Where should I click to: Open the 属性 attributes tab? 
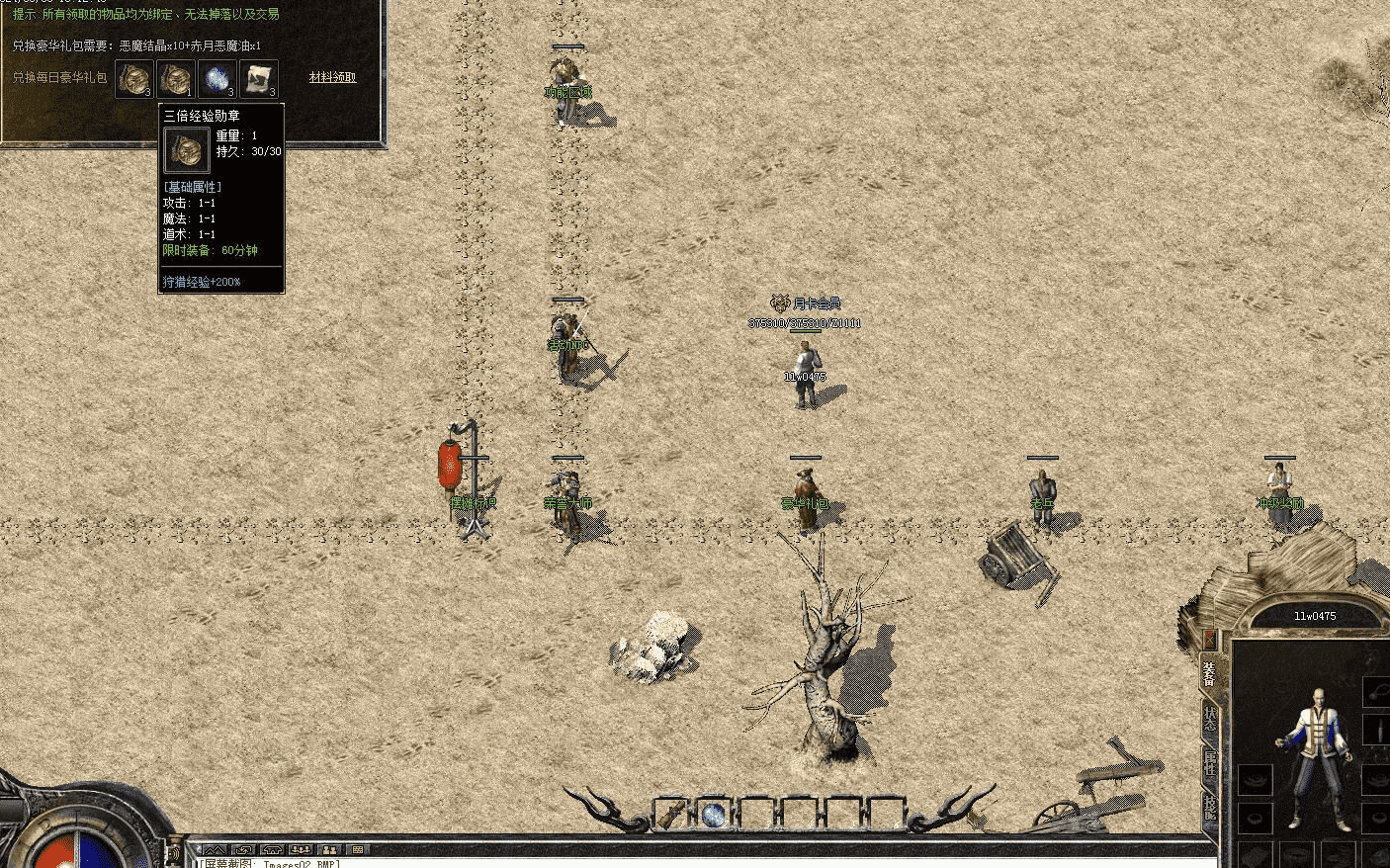point(1210,763)
